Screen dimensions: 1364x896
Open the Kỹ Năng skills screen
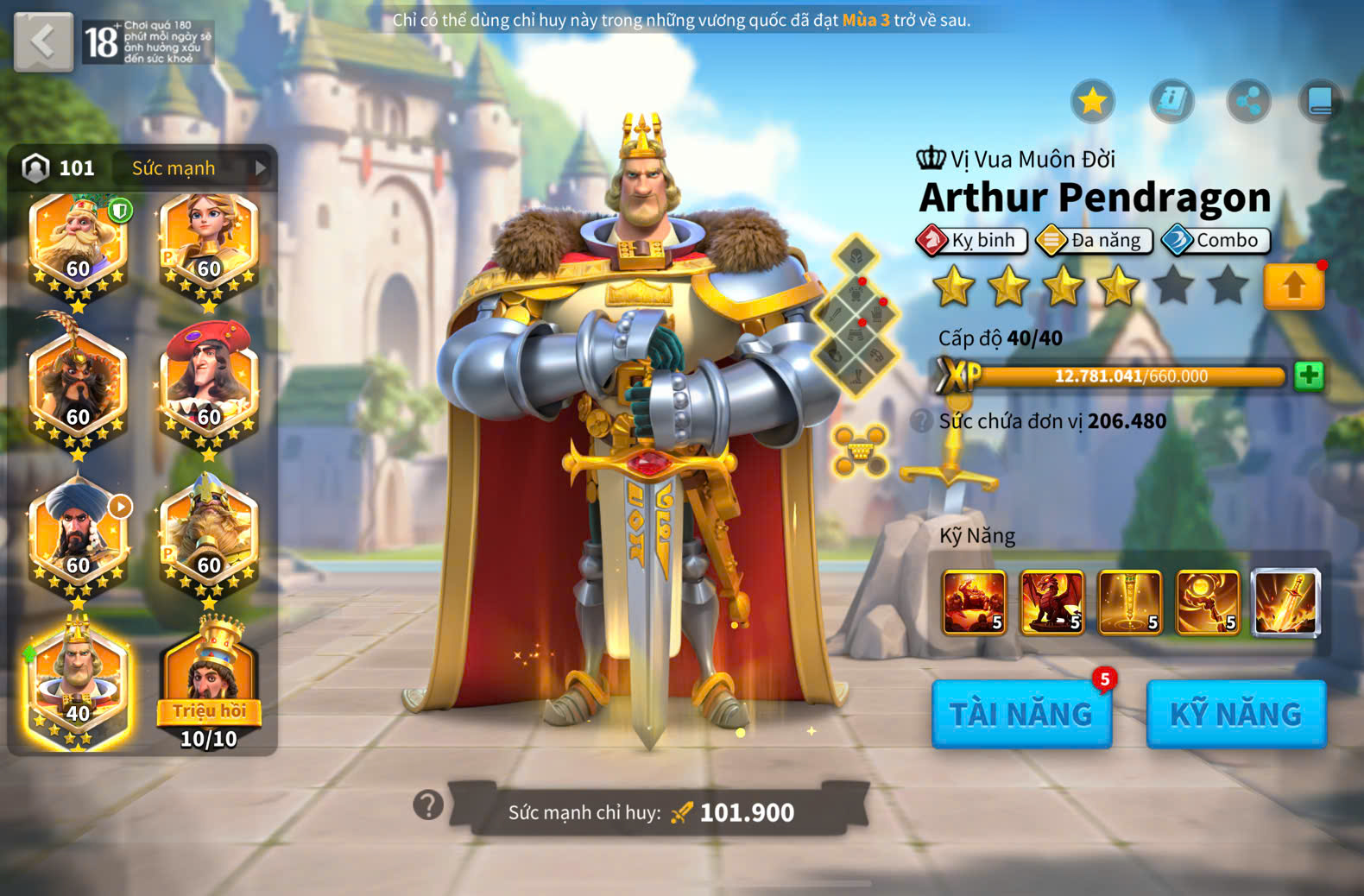[x=1235, y=714]
